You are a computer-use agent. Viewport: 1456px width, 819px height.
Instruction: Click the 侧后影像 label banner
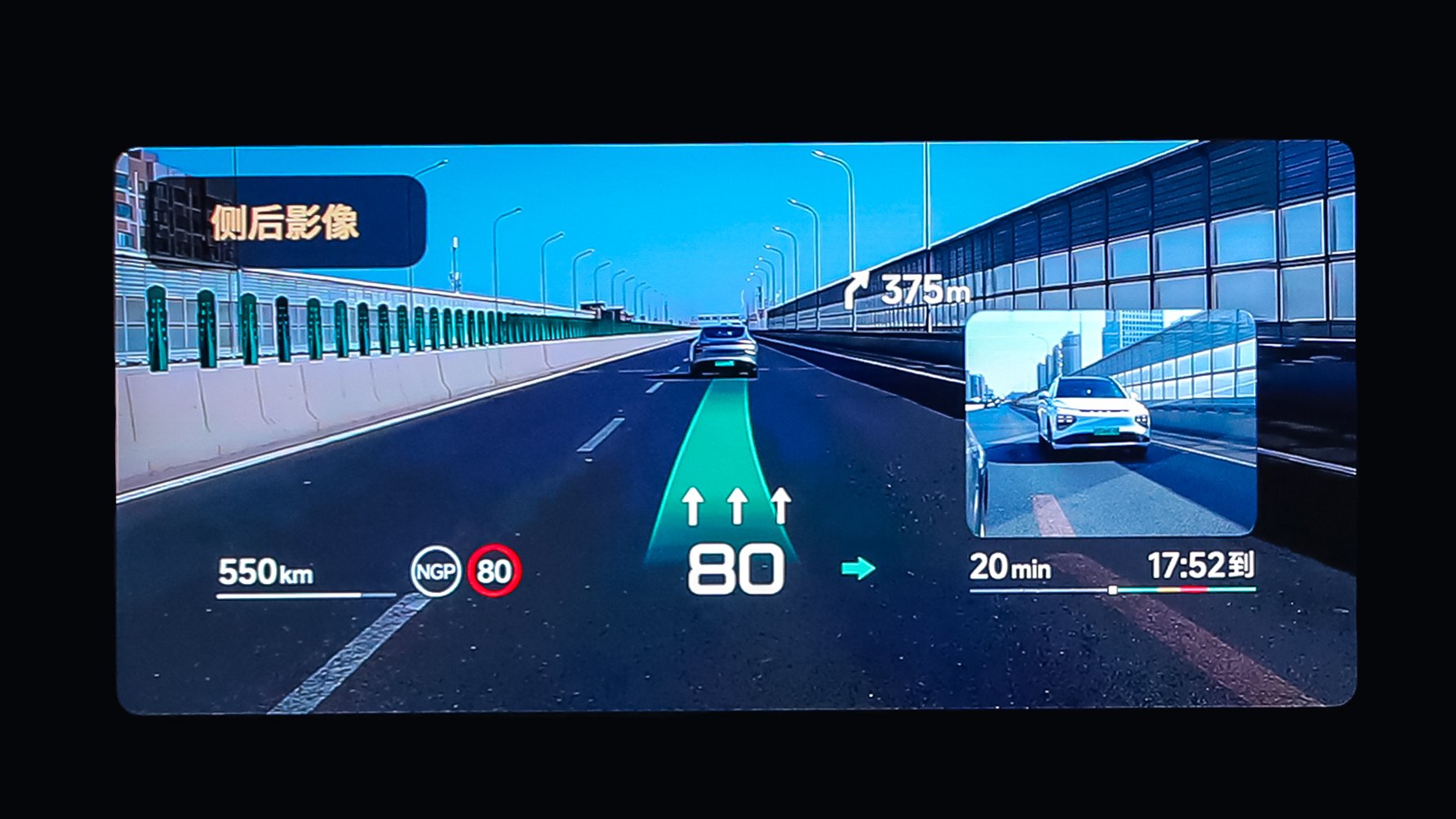(x=285, y=222)
